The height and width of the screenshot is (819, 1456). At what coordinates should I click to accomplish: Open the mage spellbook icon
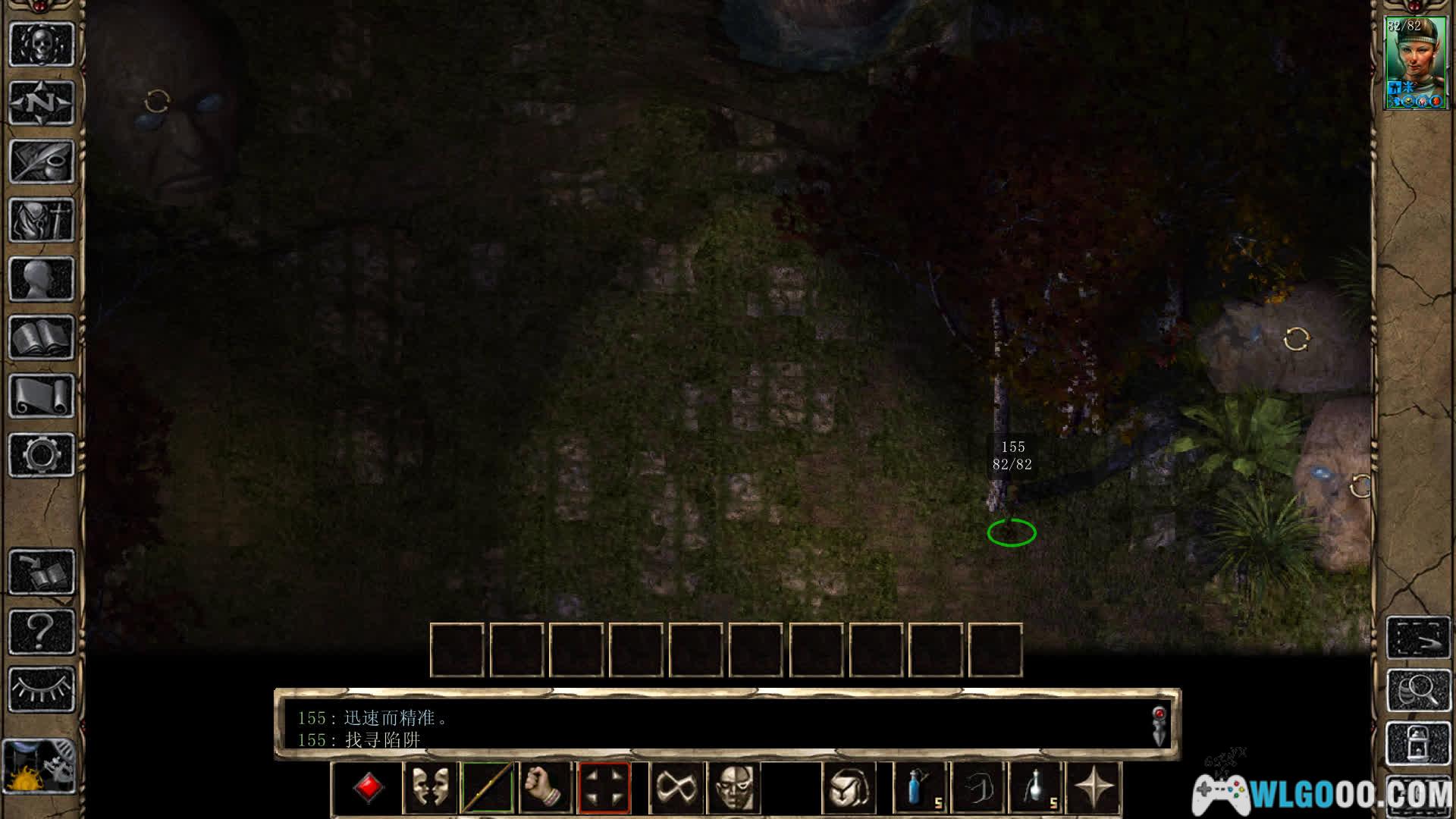(x=42, y=337)
